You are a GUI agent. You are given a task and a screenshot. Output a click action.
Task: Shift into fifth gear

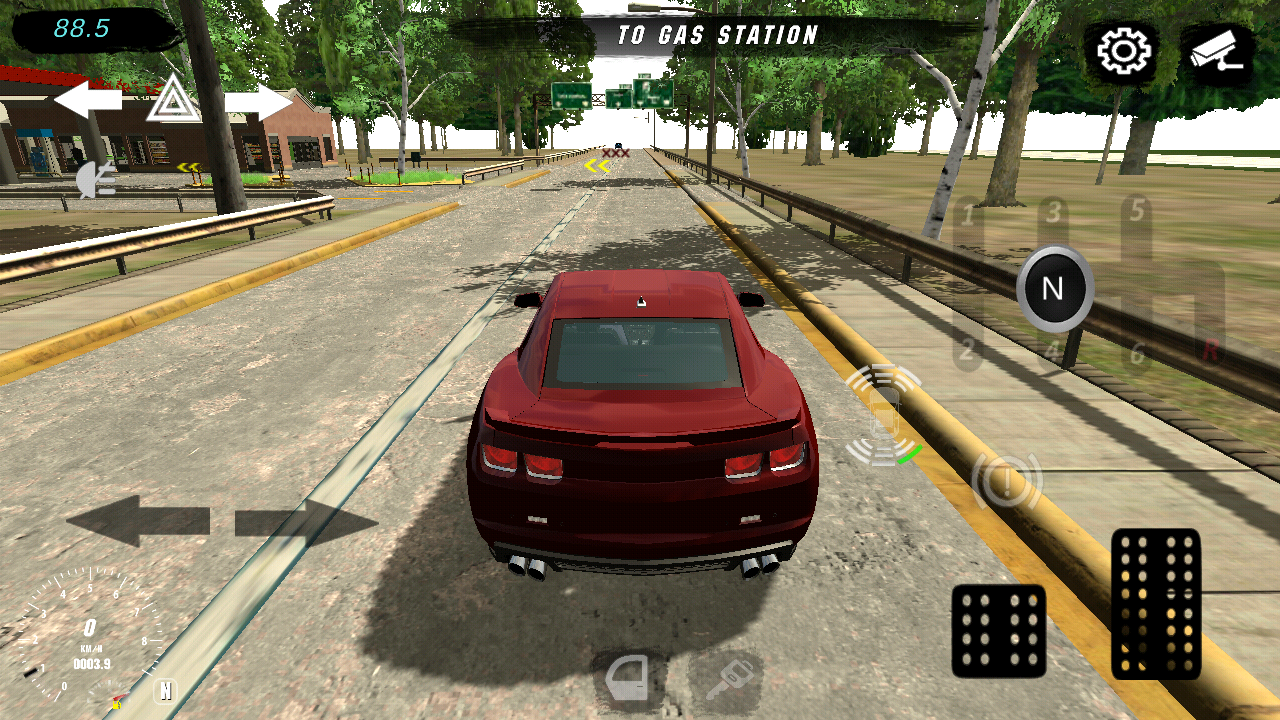(1137, 212)
